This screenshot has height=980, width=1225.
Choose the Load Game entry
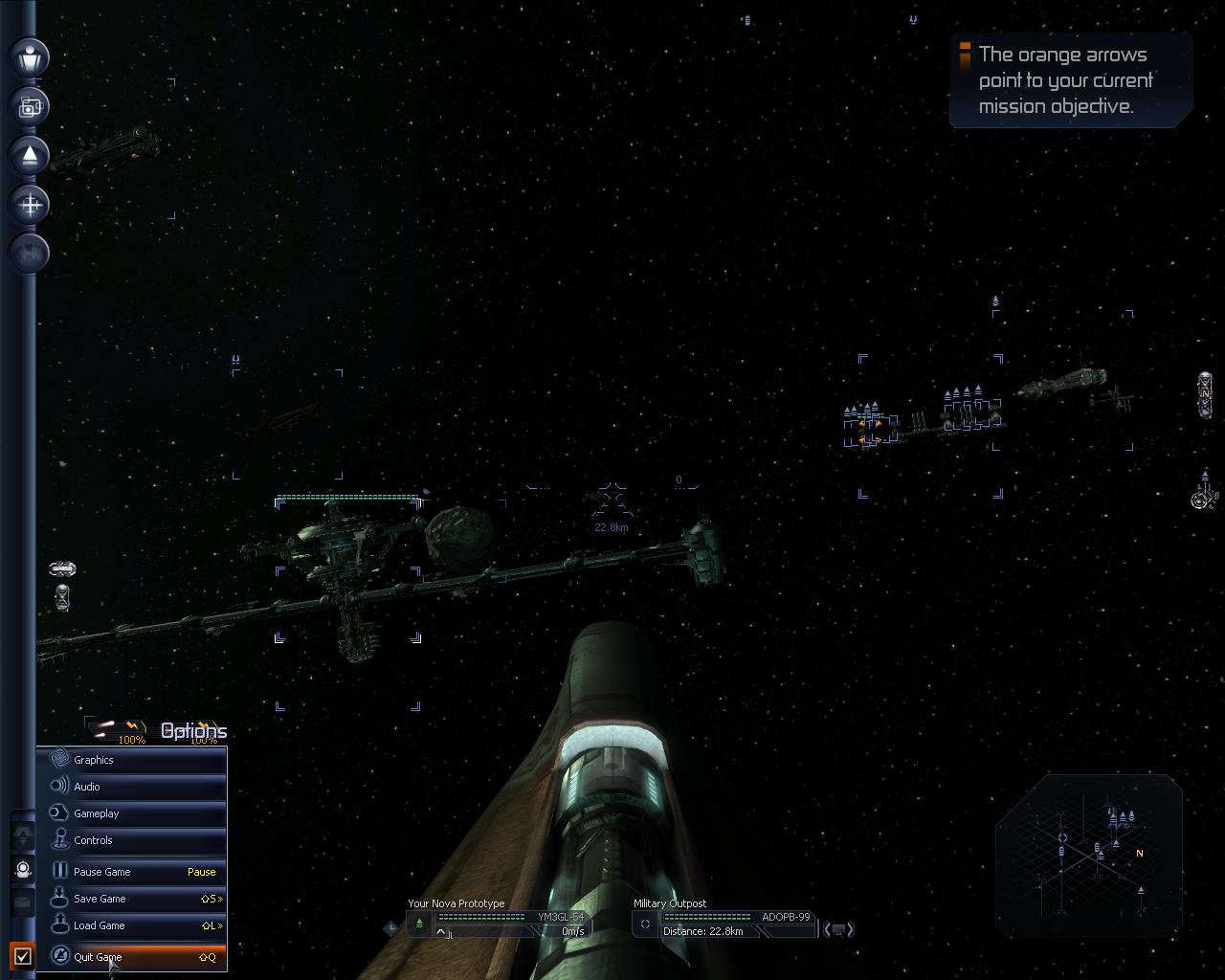(x=131, y=925)
